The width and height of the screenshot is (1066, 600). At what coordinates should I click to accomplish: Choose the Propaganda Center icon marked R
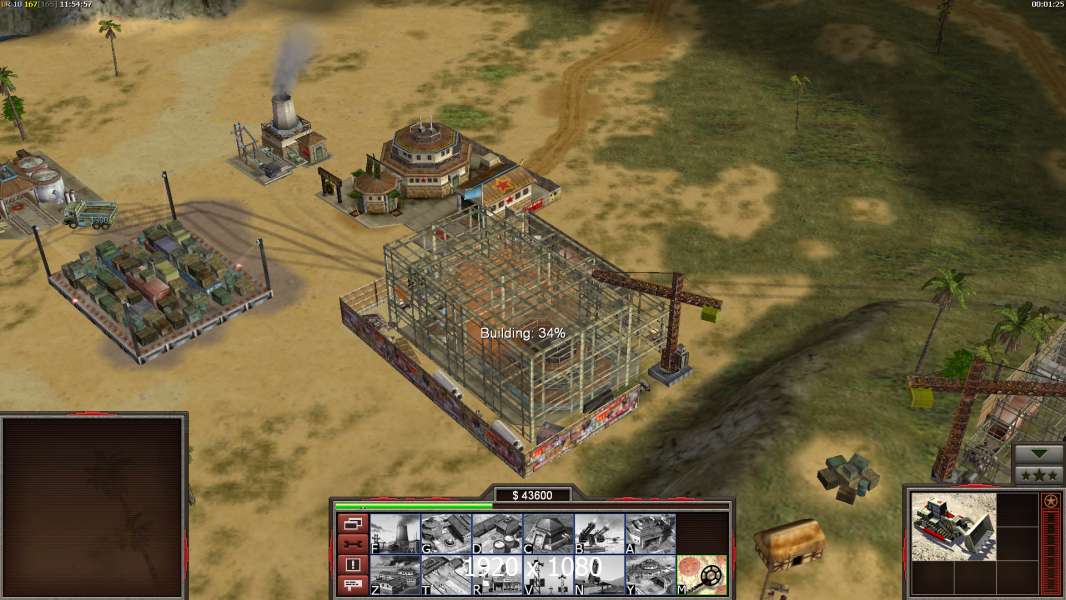click(x=497, y=575)
